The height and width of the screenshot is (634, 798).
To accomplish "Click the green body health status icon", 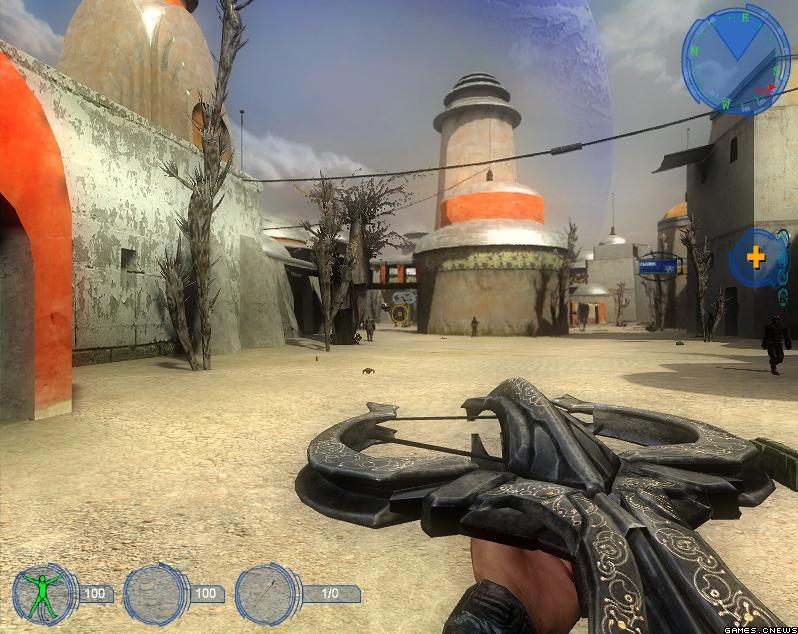I will point(43,594).
